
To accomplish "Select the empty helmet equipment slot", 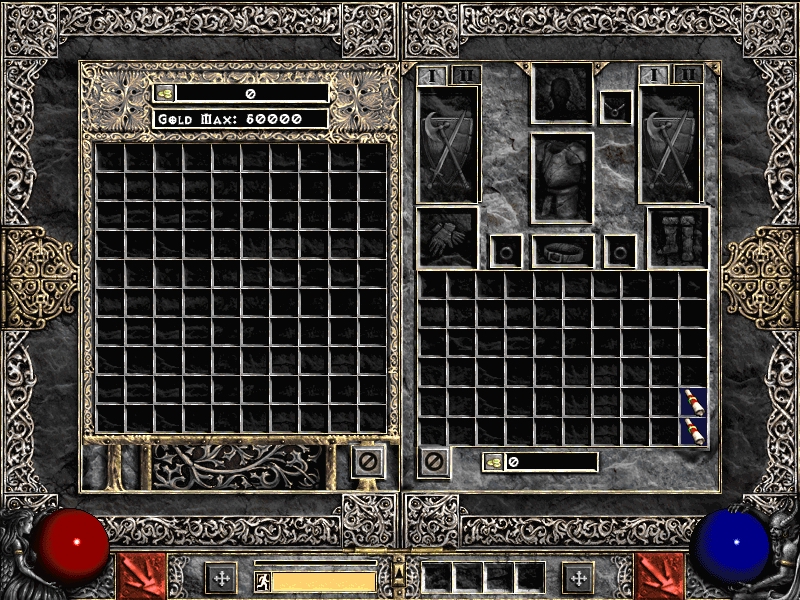I will tap(562, 93).
